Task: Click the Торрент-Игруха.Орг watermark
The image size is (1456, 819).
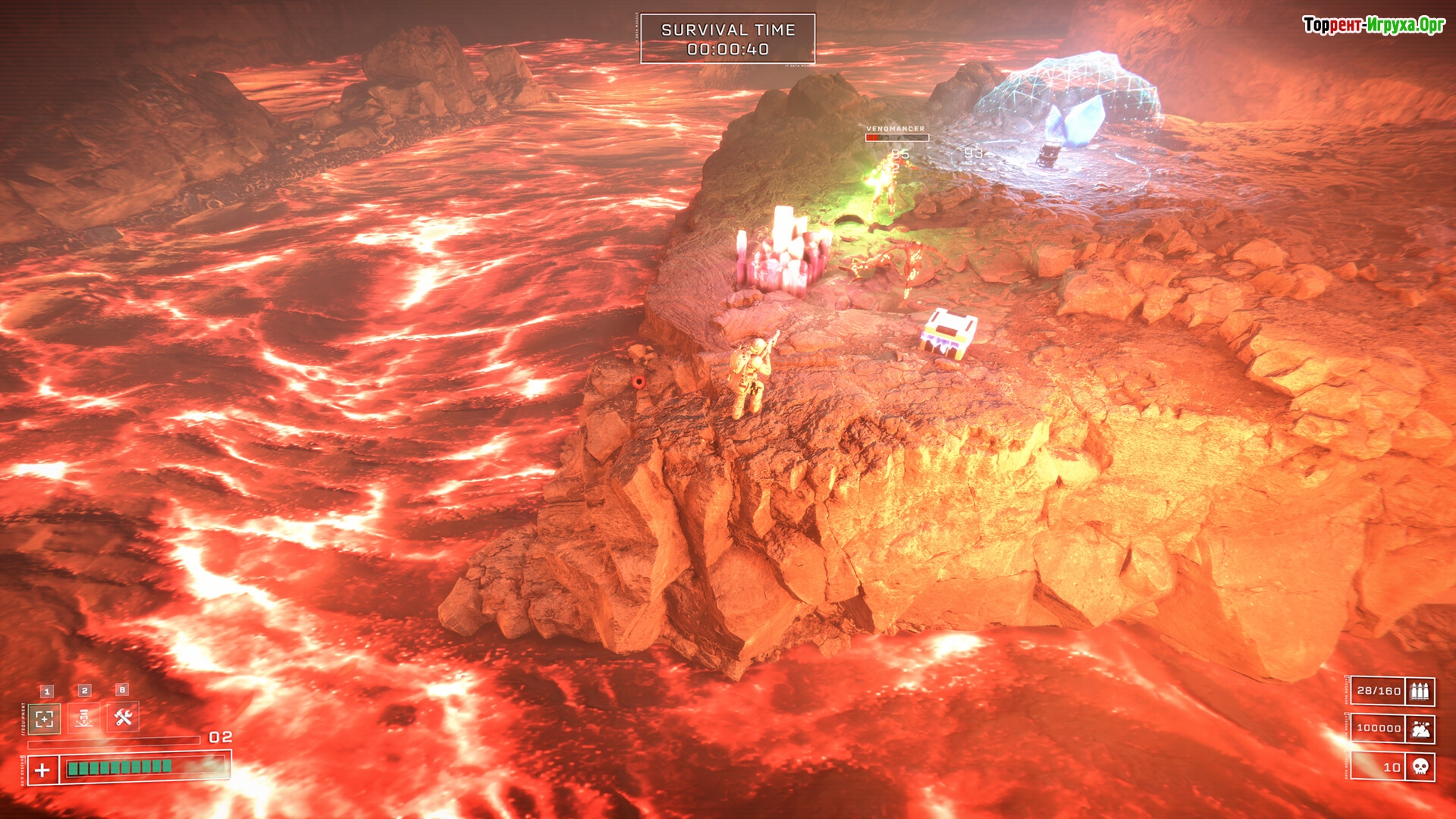Action: 1373,25
